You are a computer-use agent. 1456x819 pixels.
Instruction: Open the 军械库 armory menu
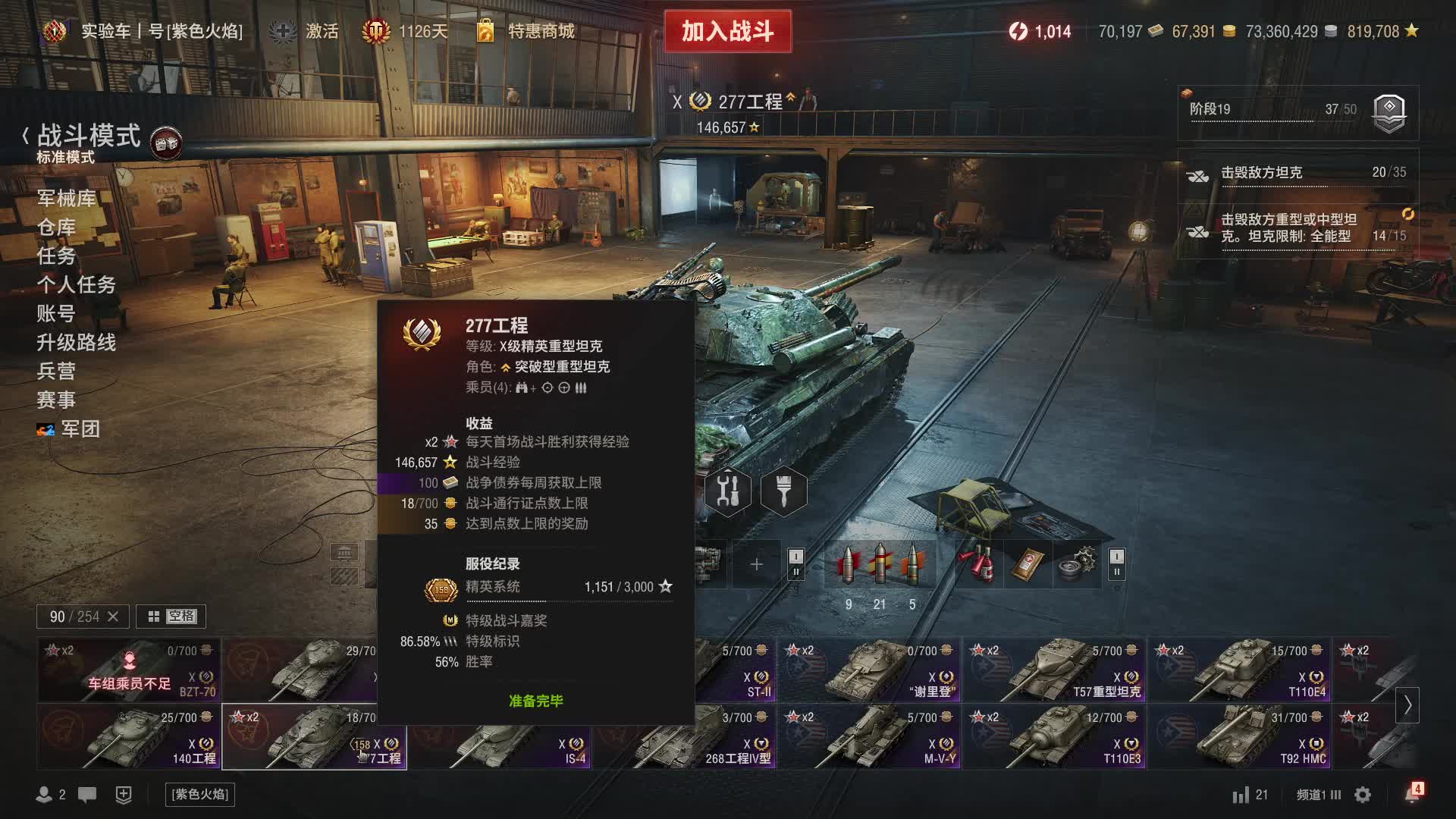(x=66, y=199)
